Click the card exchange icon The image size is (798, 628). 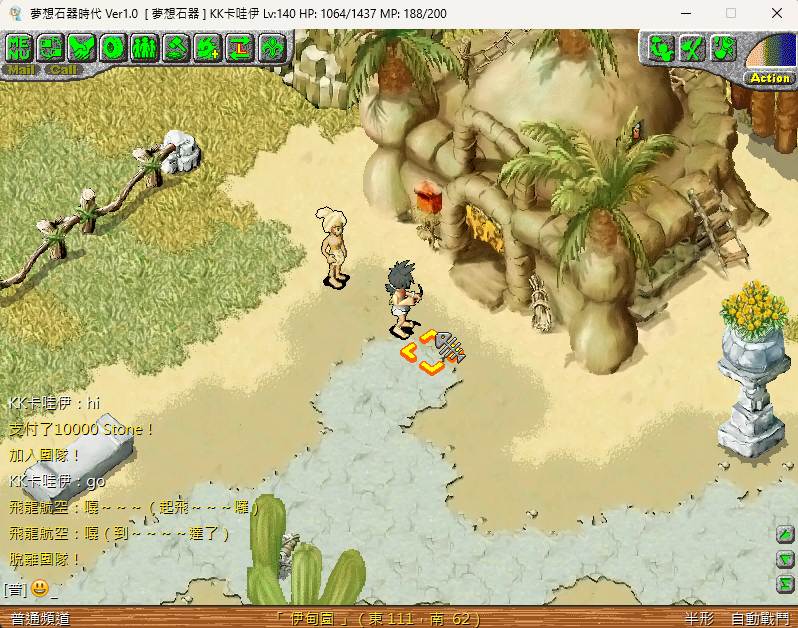coord(51,46)
